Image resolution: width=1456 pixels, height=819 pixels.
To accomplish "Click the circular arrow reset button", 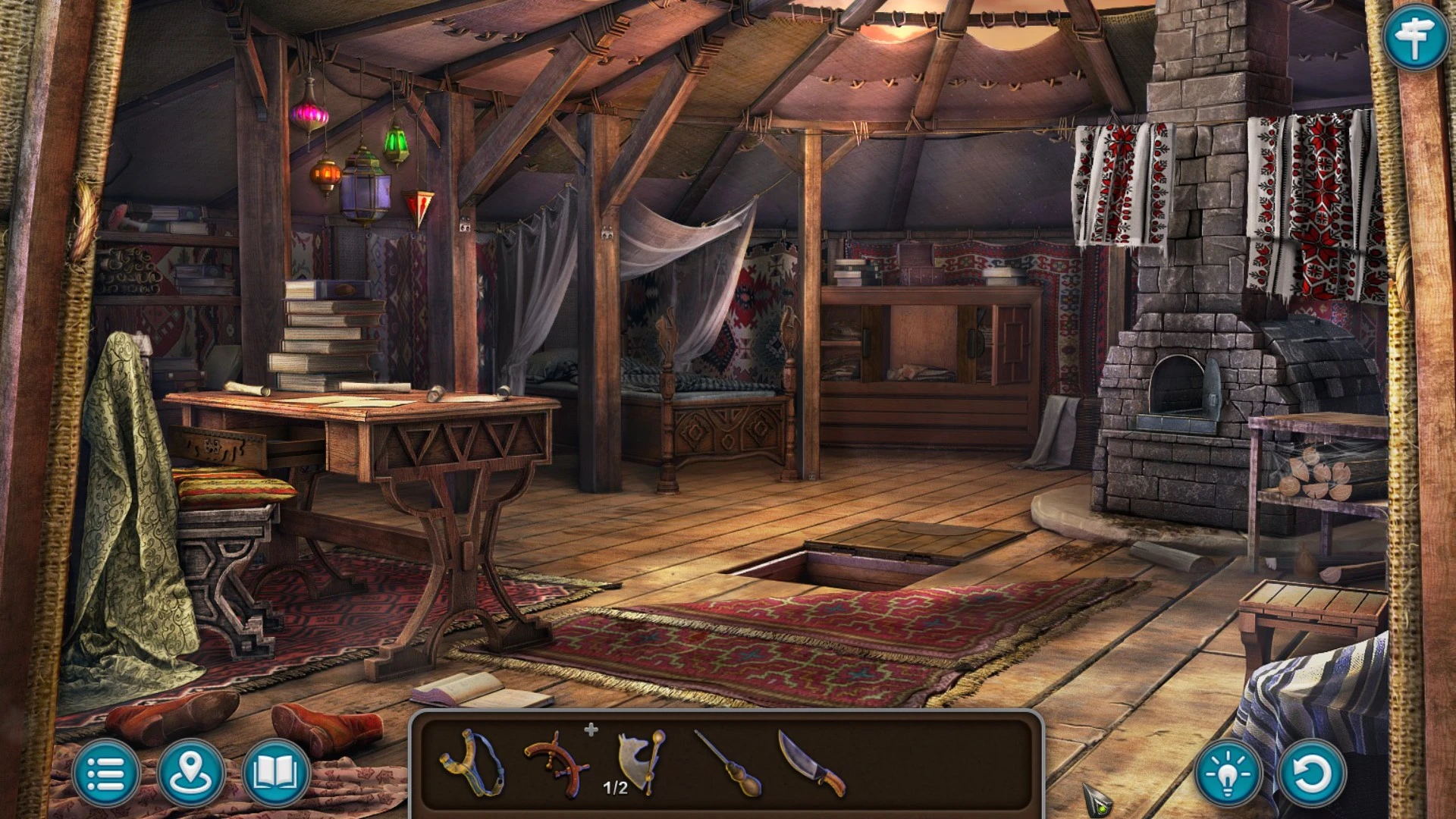I will pos(1312,773).
